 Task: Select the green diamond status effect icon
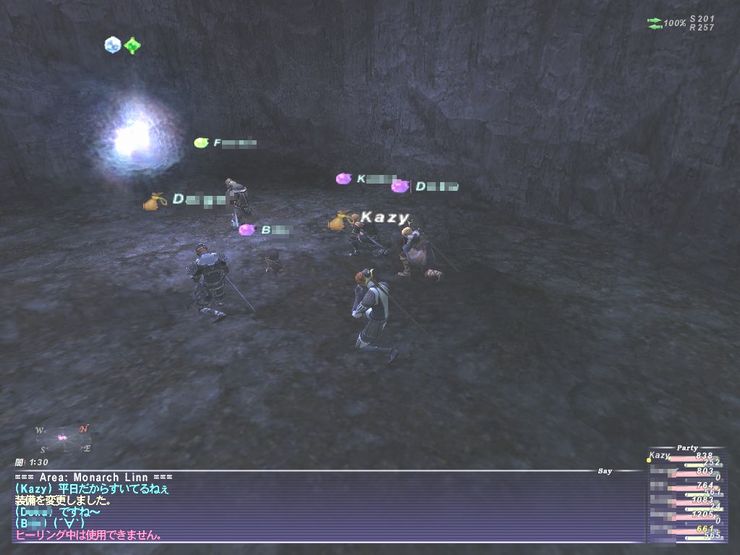(x=132, y=45)
